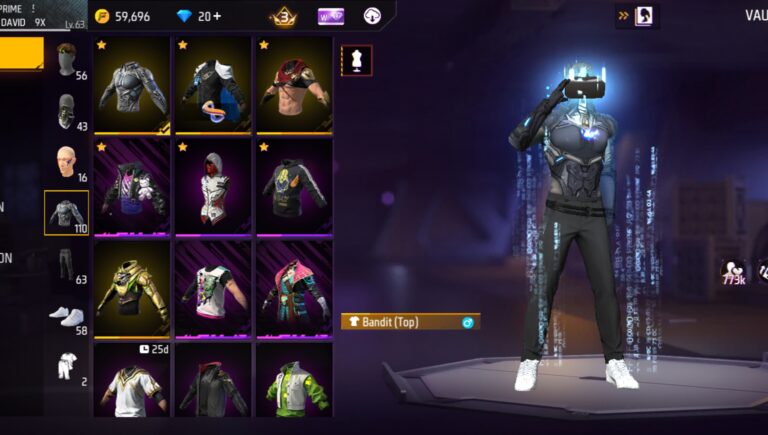The height and width of the screenshot is (435, 768).
Task: Select the head category with 56 items
Action: (x=67, y=61)
